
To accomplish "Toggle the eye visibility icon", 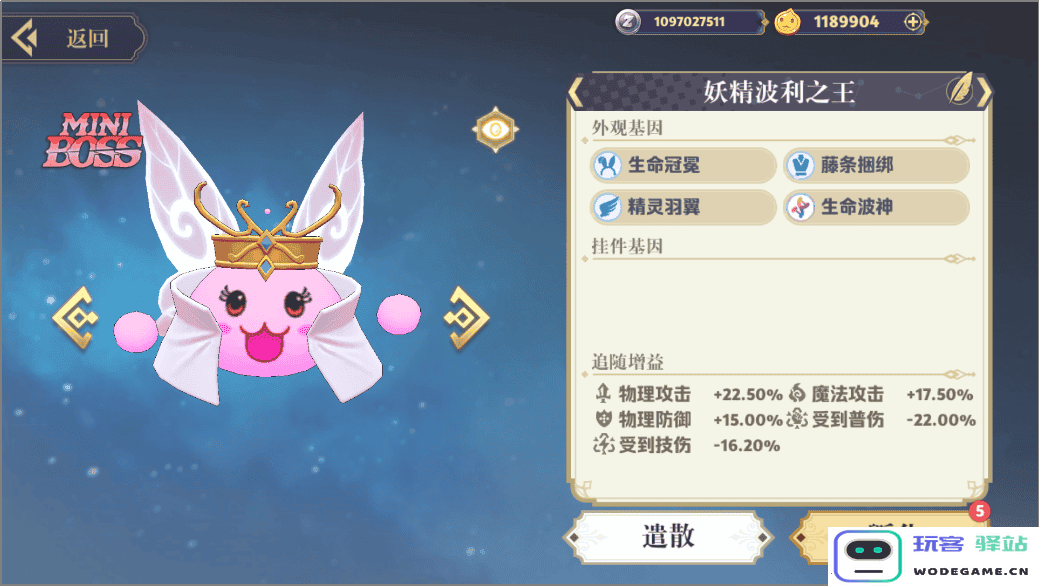I will [x=495, y=129].
